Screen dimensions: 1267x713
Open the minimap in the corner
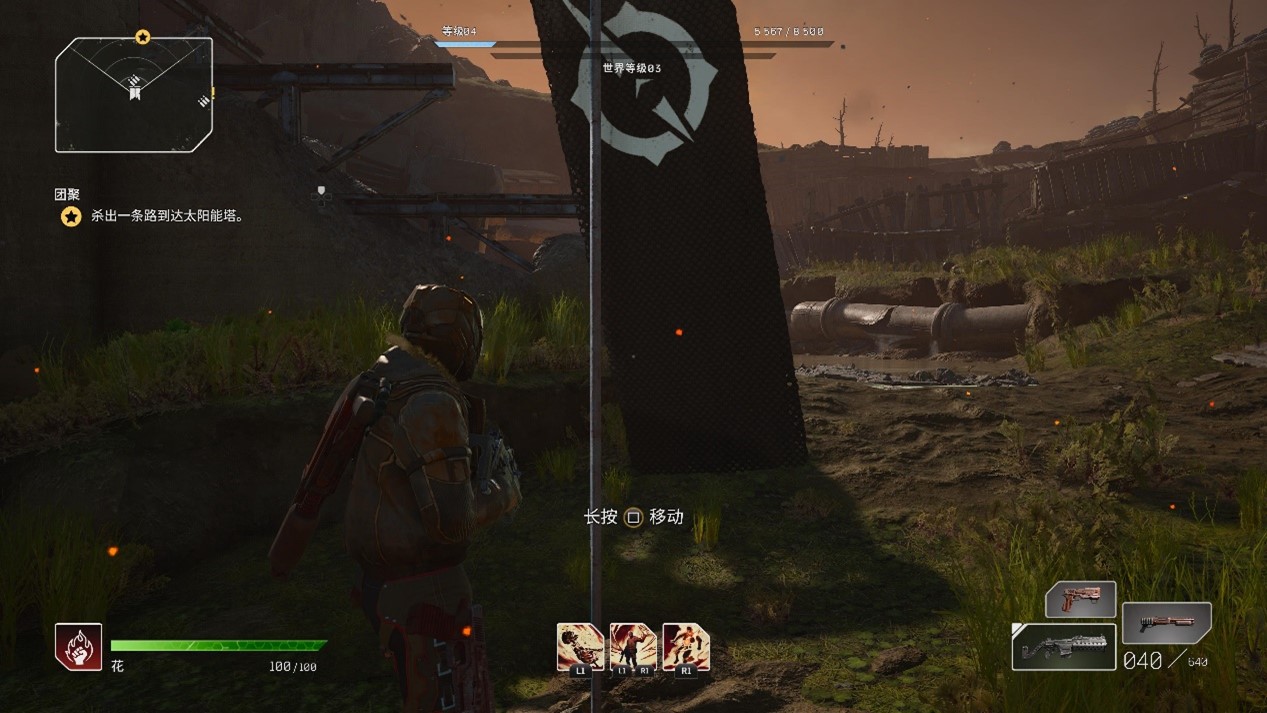[x=134, y=94]
